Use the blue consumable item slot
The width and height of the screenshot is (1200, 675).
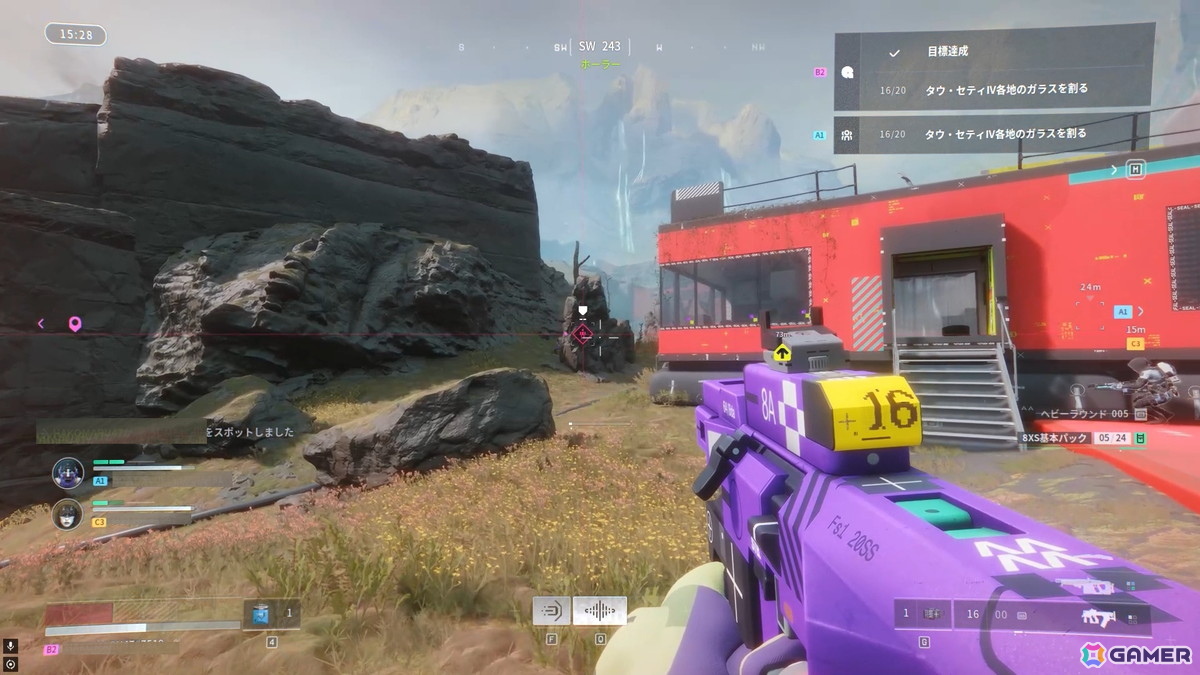(261, 614)
